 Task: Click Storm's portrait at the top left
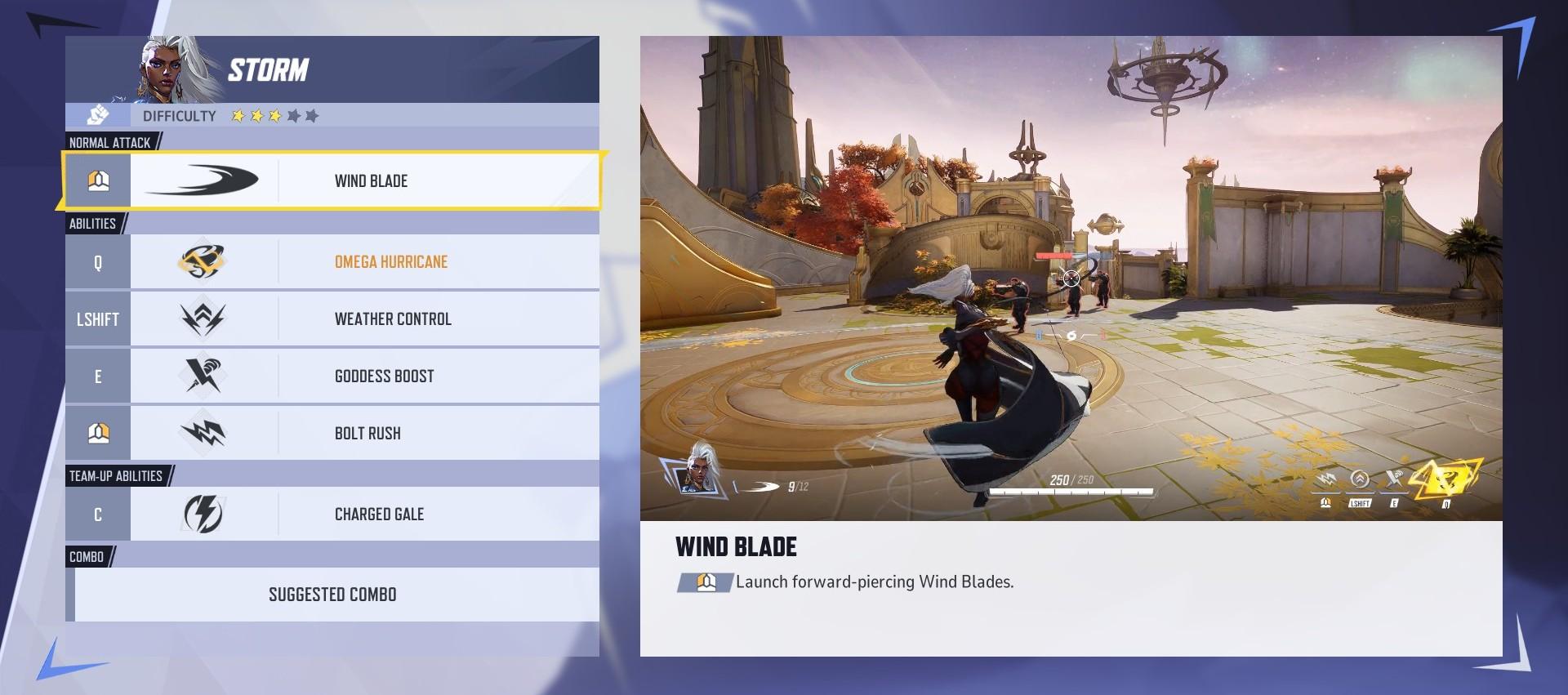coord(160,69)
